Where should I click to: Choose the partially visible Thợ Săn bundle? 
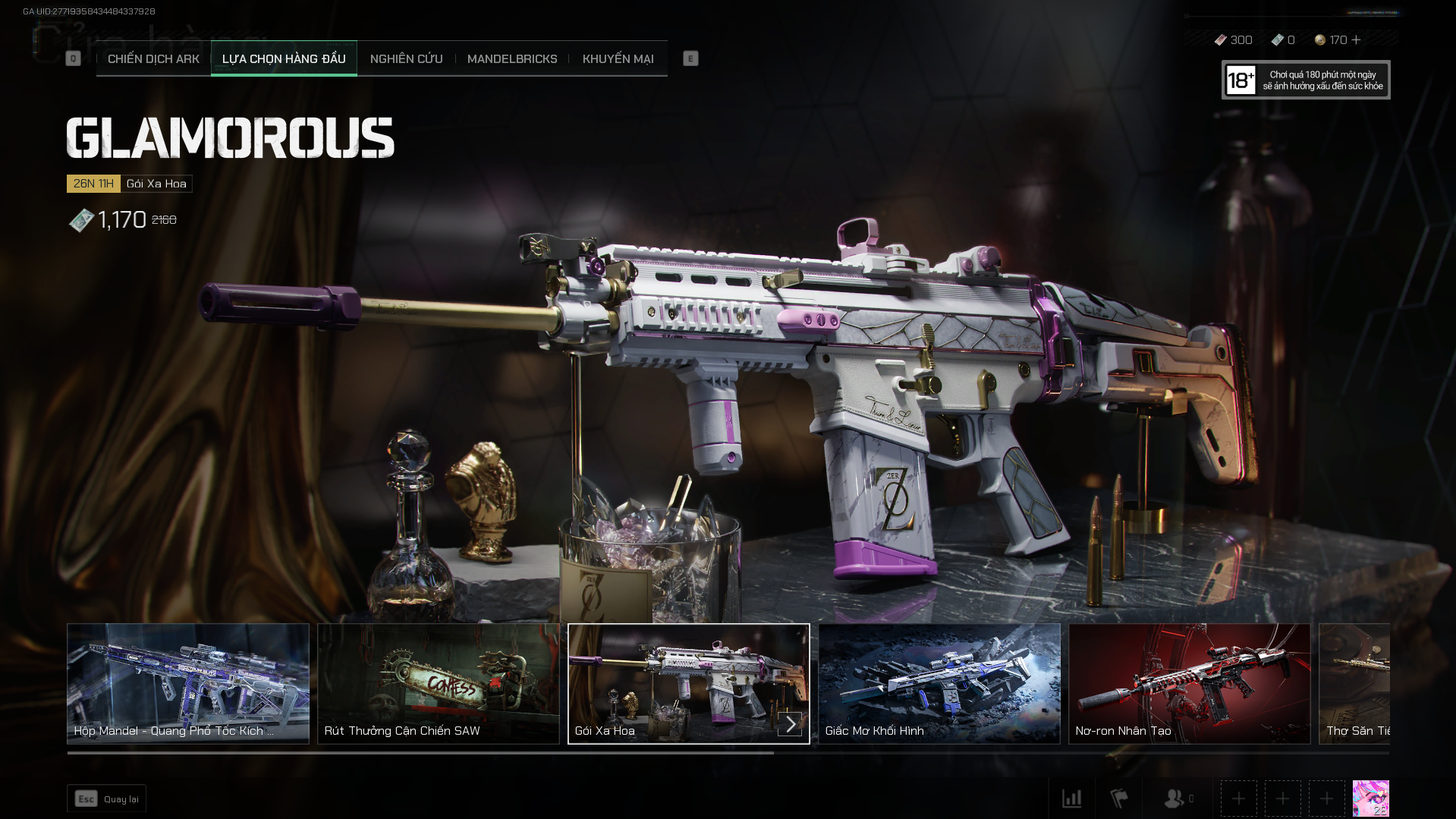coord(1355,683)
